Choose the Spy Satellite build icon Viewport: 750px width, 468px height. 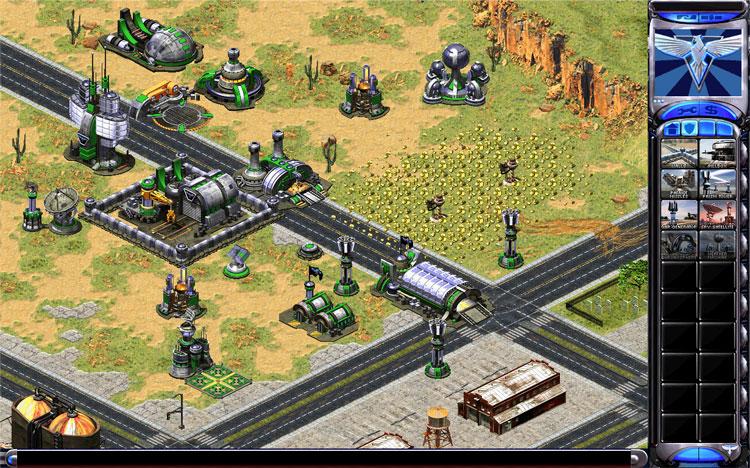tap(717, 214)
